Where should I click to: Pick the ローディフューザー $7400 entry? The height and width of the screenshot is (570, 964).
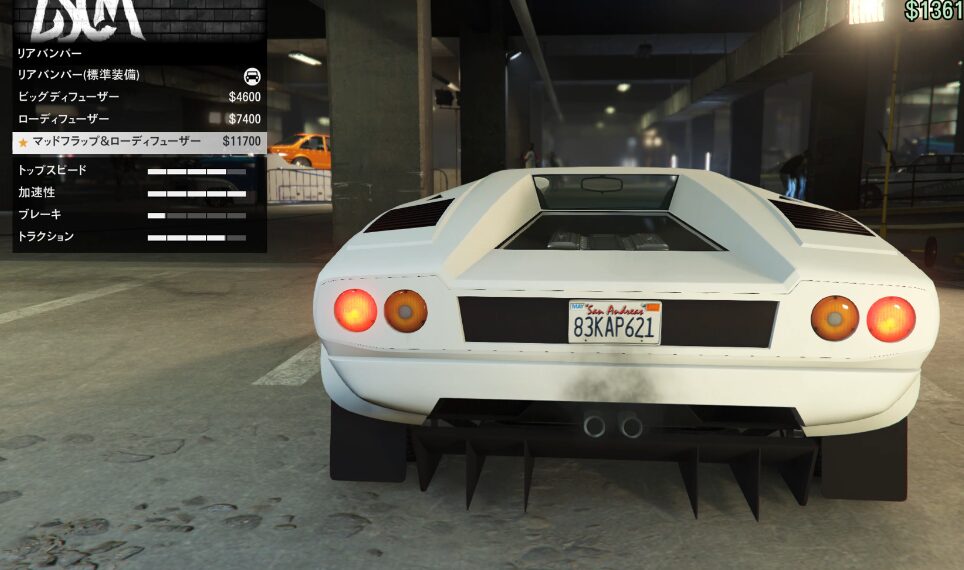click(x=138, y=119)
